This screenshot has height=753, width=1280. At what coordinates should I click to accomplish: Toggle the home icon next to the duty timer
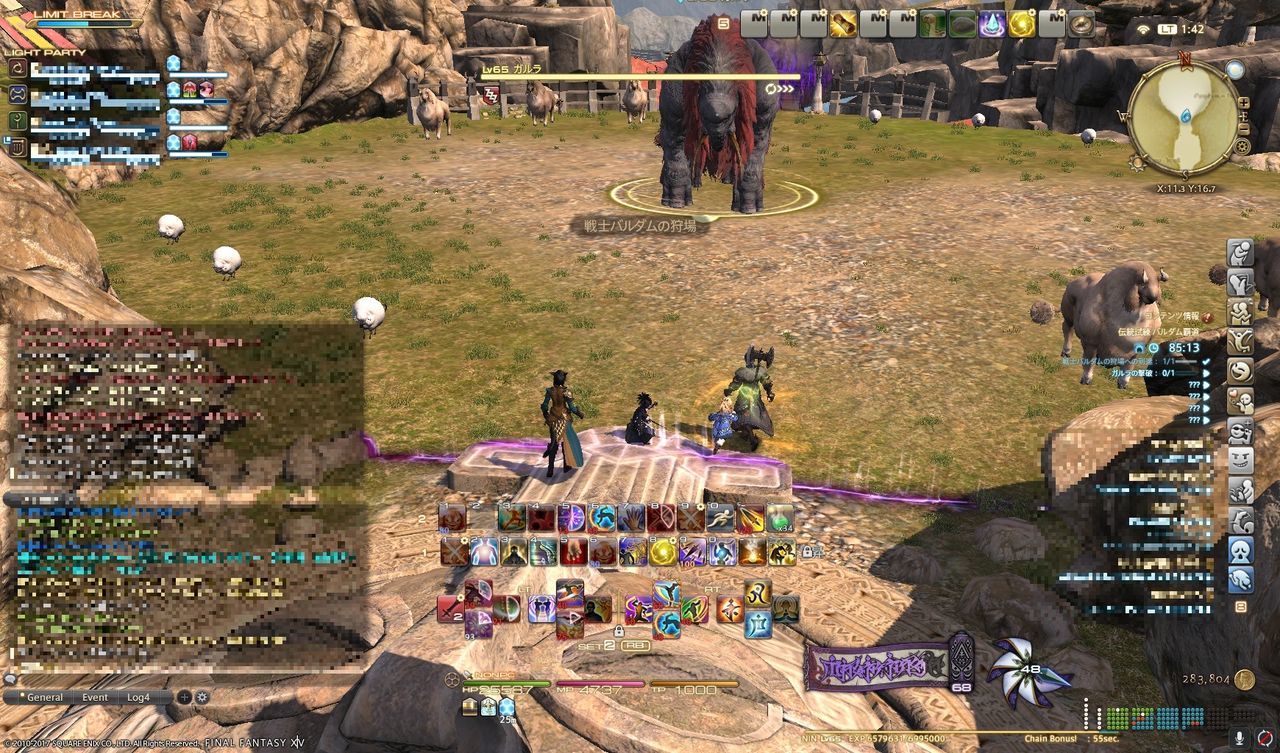click(x=1140, y=347)
